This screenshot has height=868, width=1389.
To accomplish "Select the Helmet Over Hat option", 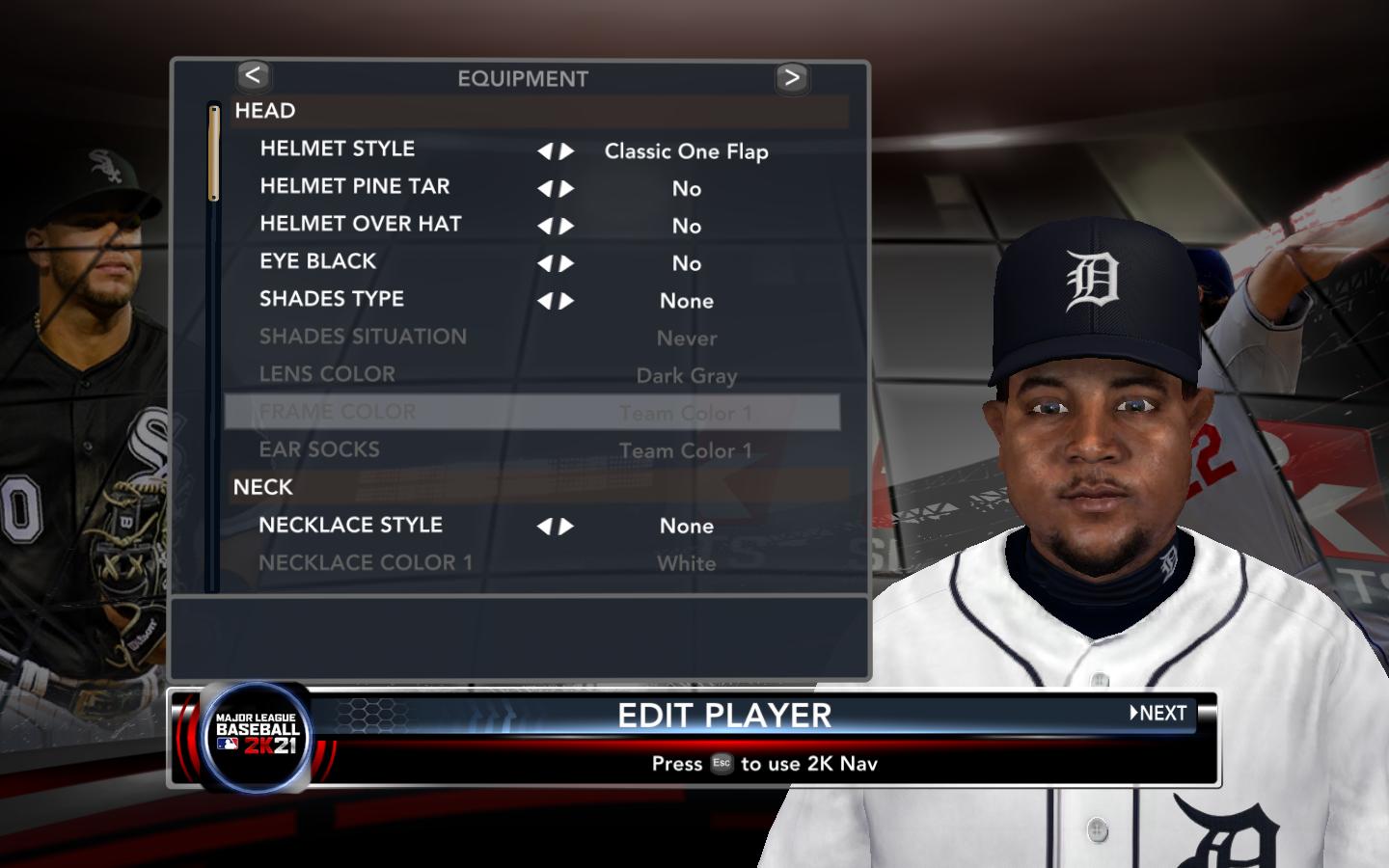I will (360, 224).
